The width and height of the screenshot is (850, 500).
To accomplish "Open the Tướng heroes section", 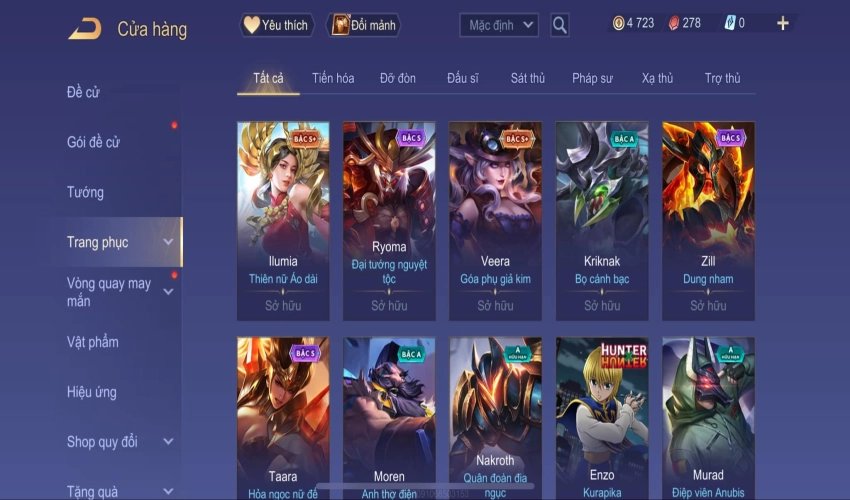I will (85, 192).
